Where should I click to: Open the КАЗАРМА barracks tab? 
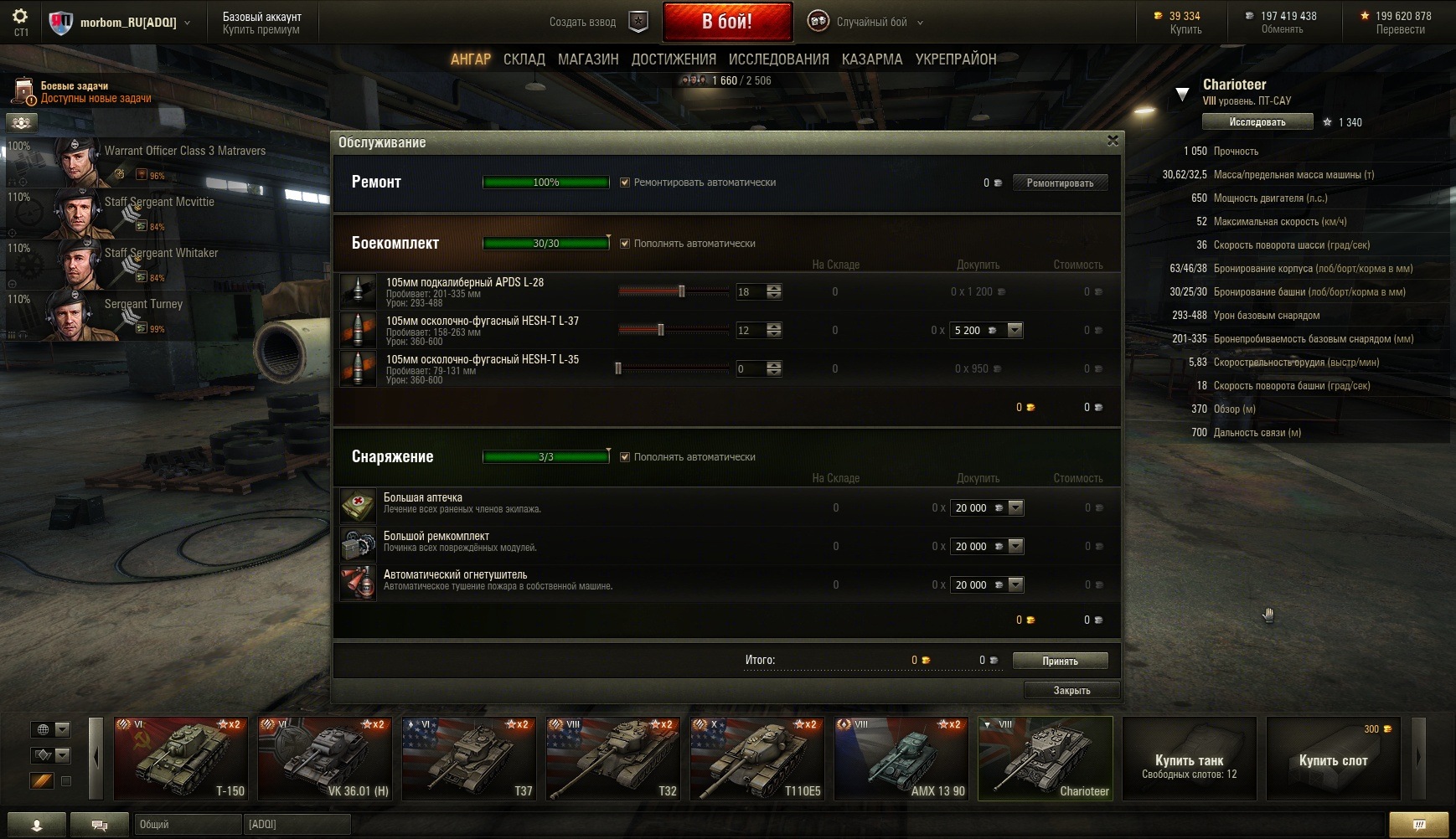(872, 59)
